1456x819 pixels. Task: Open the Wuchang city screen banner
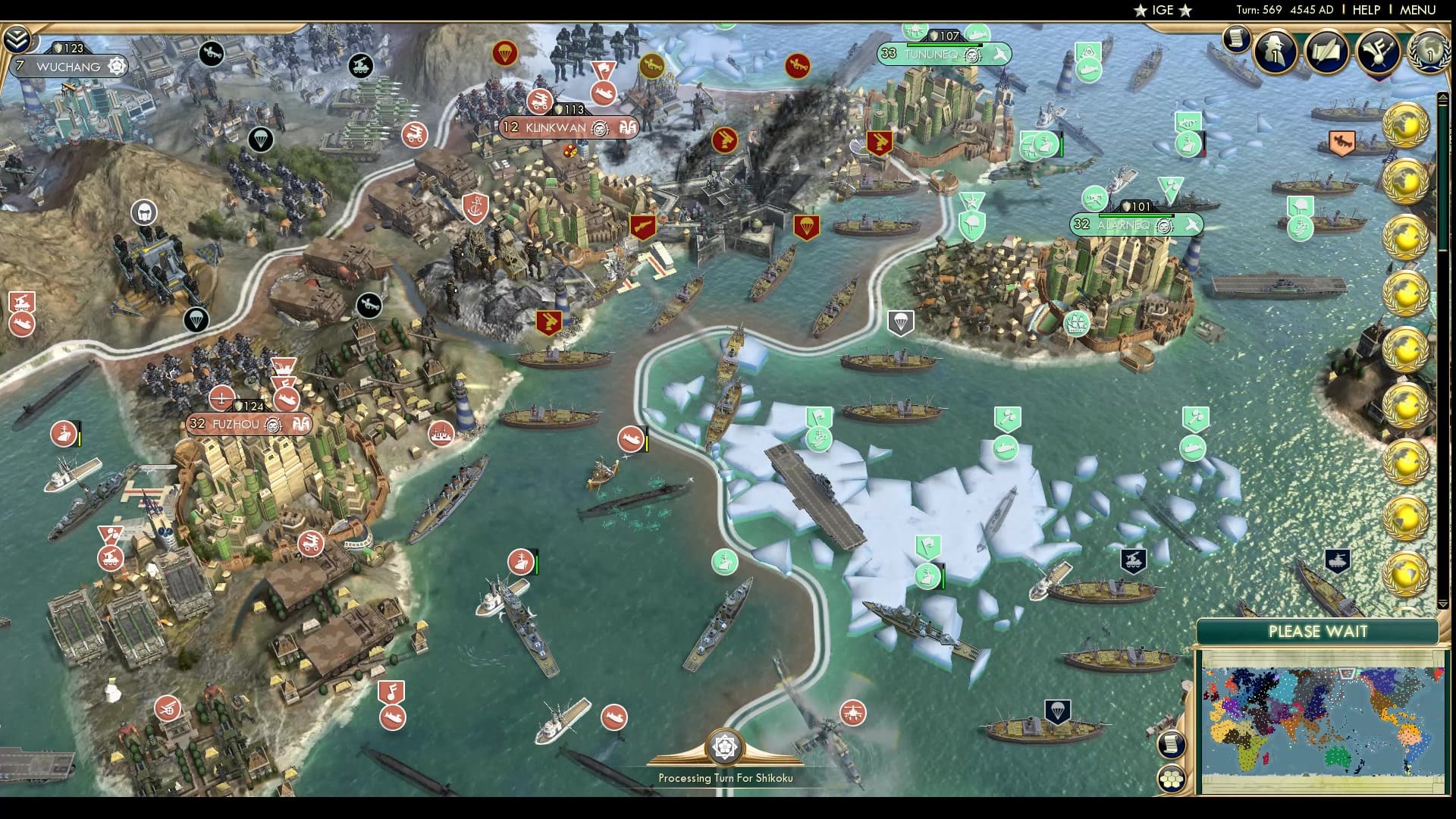click(68, 67)
